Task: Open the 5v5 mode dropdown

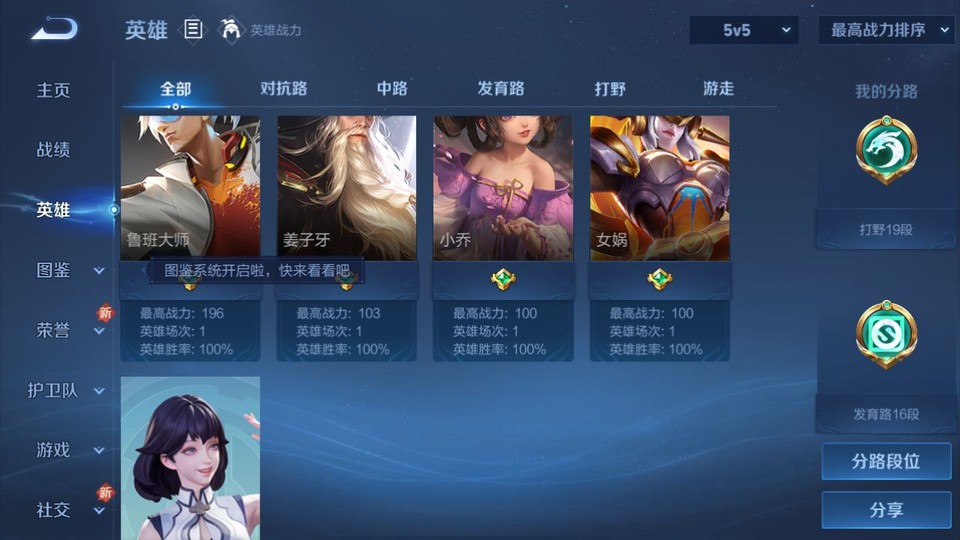Action: [744, 30]
